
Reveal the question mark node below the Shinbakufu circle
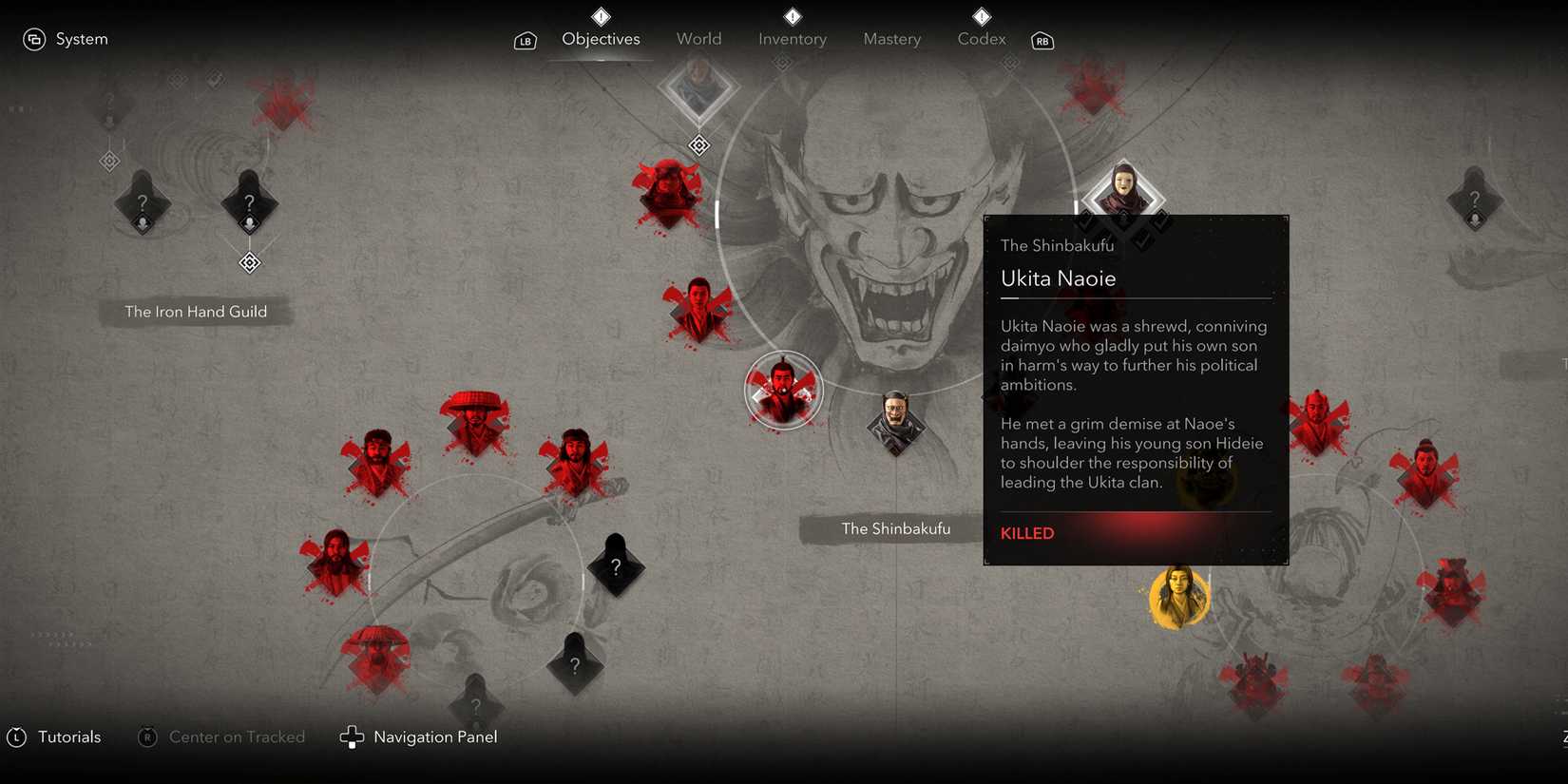click(616, 565)
